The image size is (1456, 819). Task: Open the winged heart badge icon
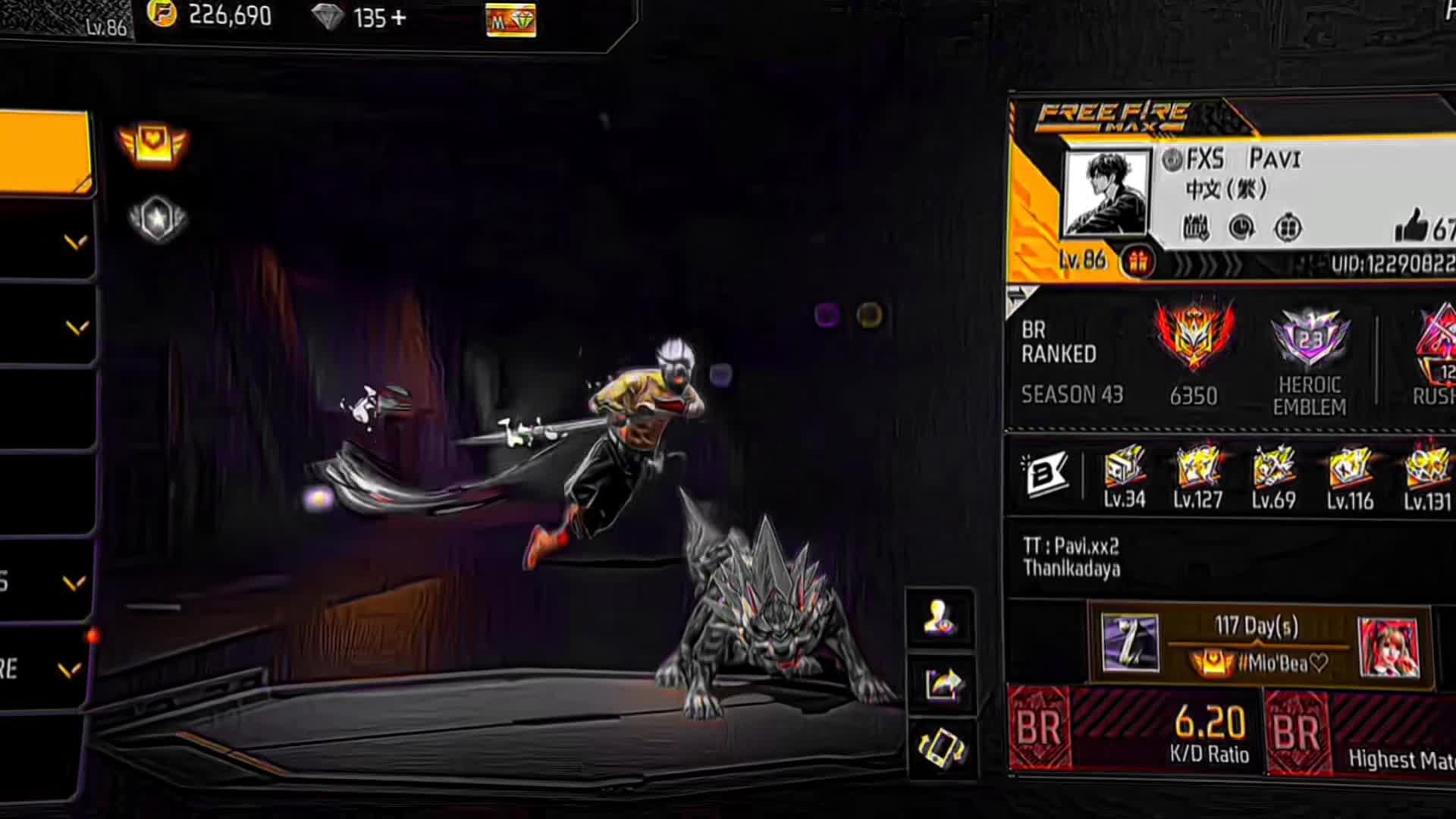[x=152, y=144]
